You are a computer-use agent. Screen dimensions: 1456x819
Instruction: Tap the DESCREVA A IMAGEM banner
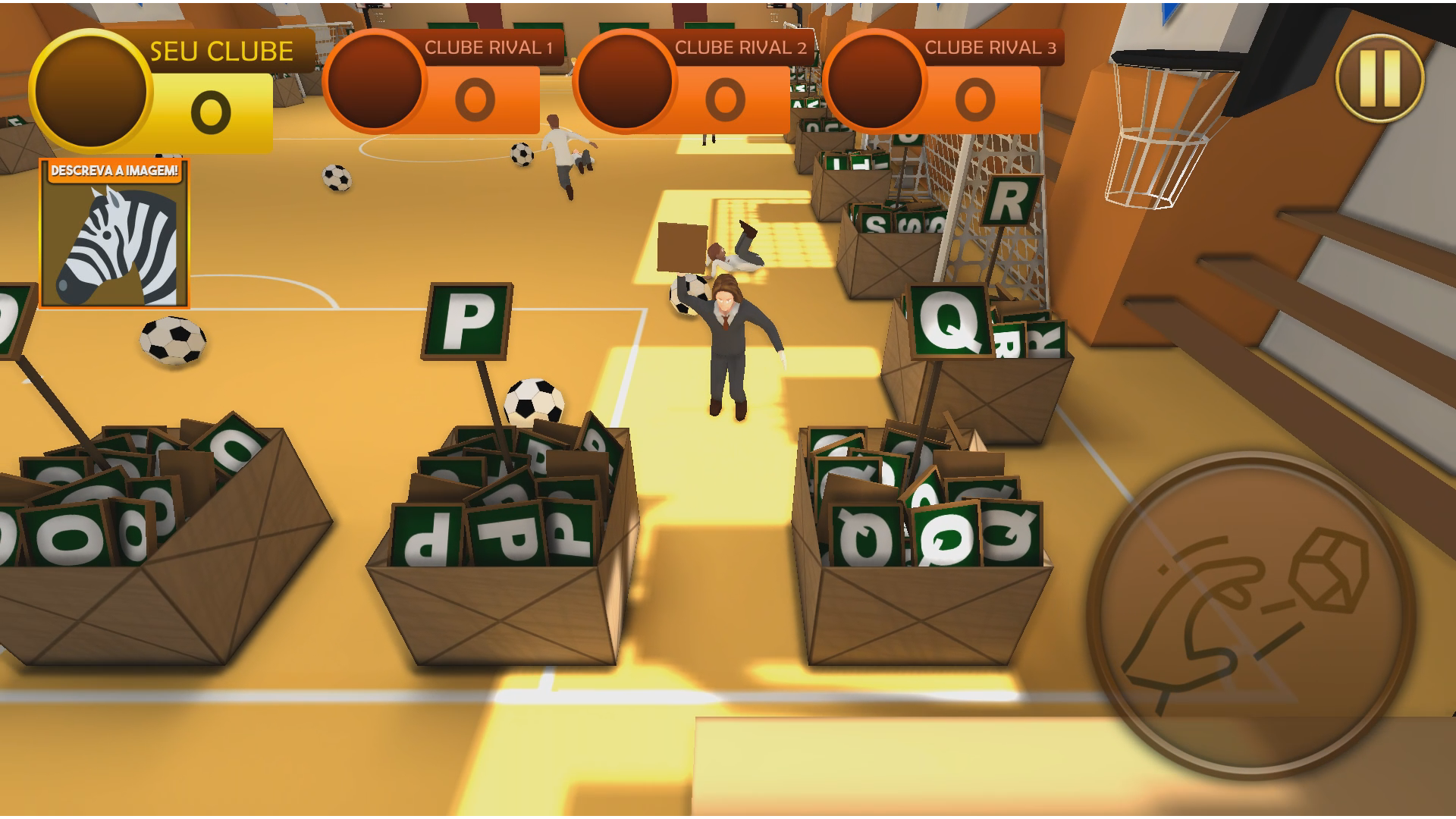coord(115,170)
